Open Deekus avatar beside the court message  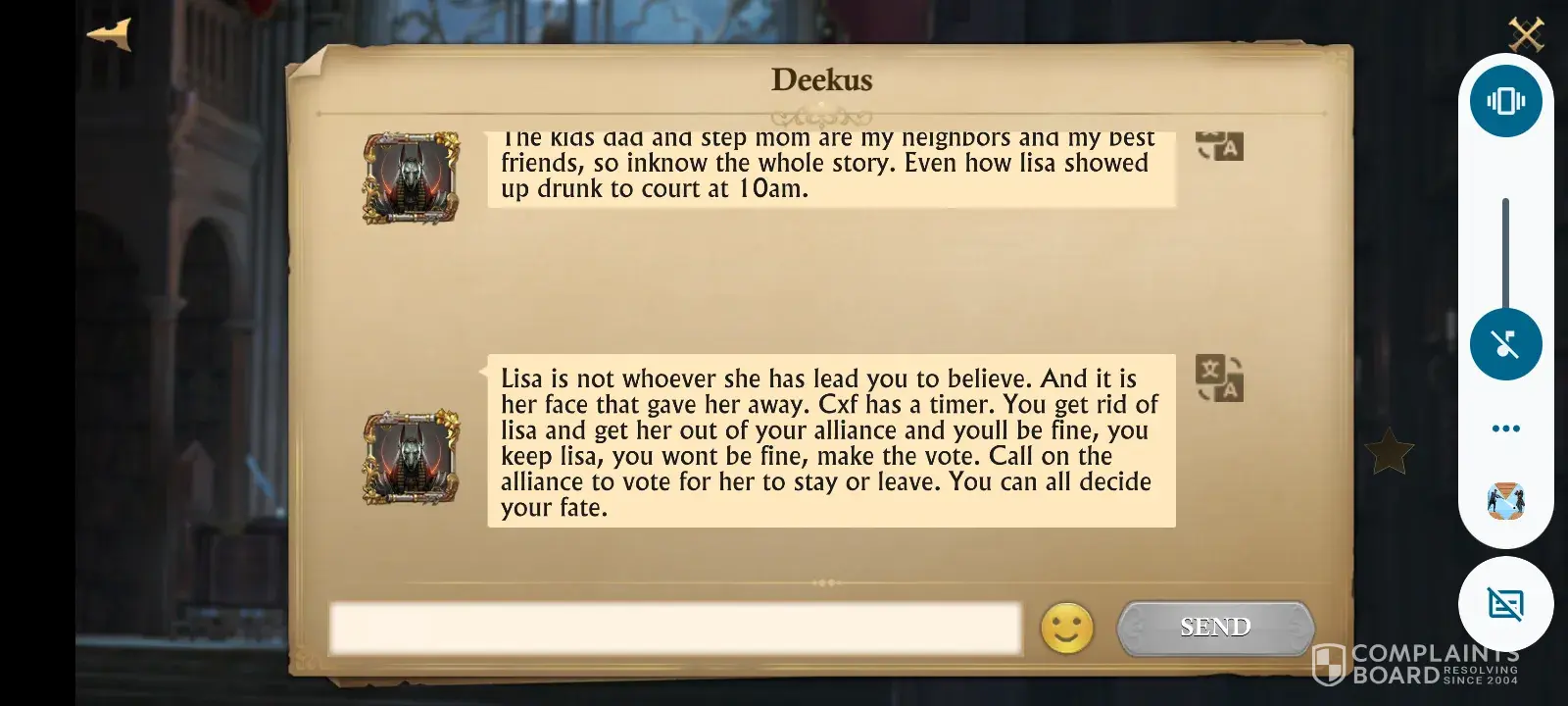point(412,178)
